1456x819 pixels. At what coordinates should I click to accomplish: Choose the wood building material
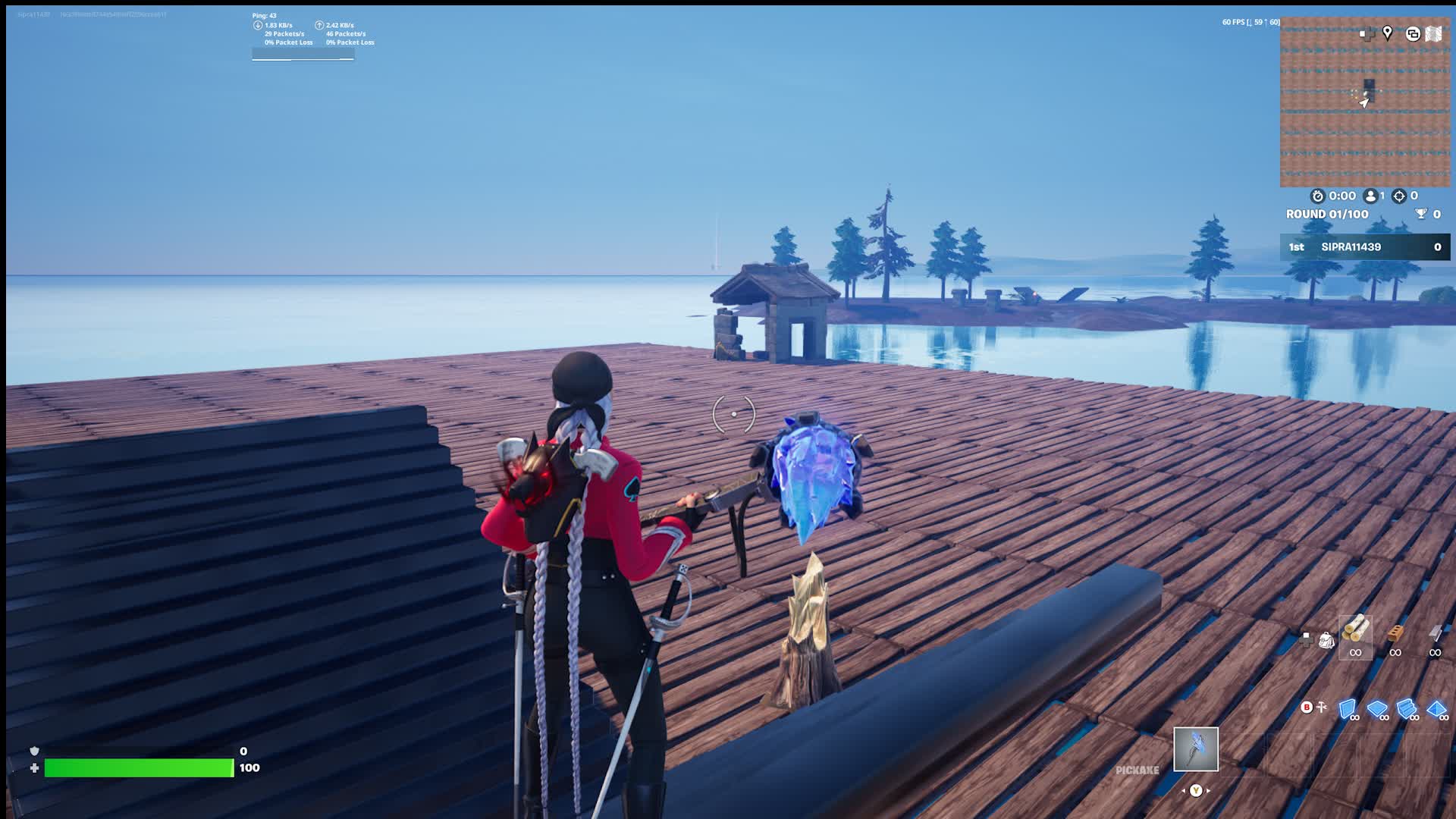[1355, 631]
